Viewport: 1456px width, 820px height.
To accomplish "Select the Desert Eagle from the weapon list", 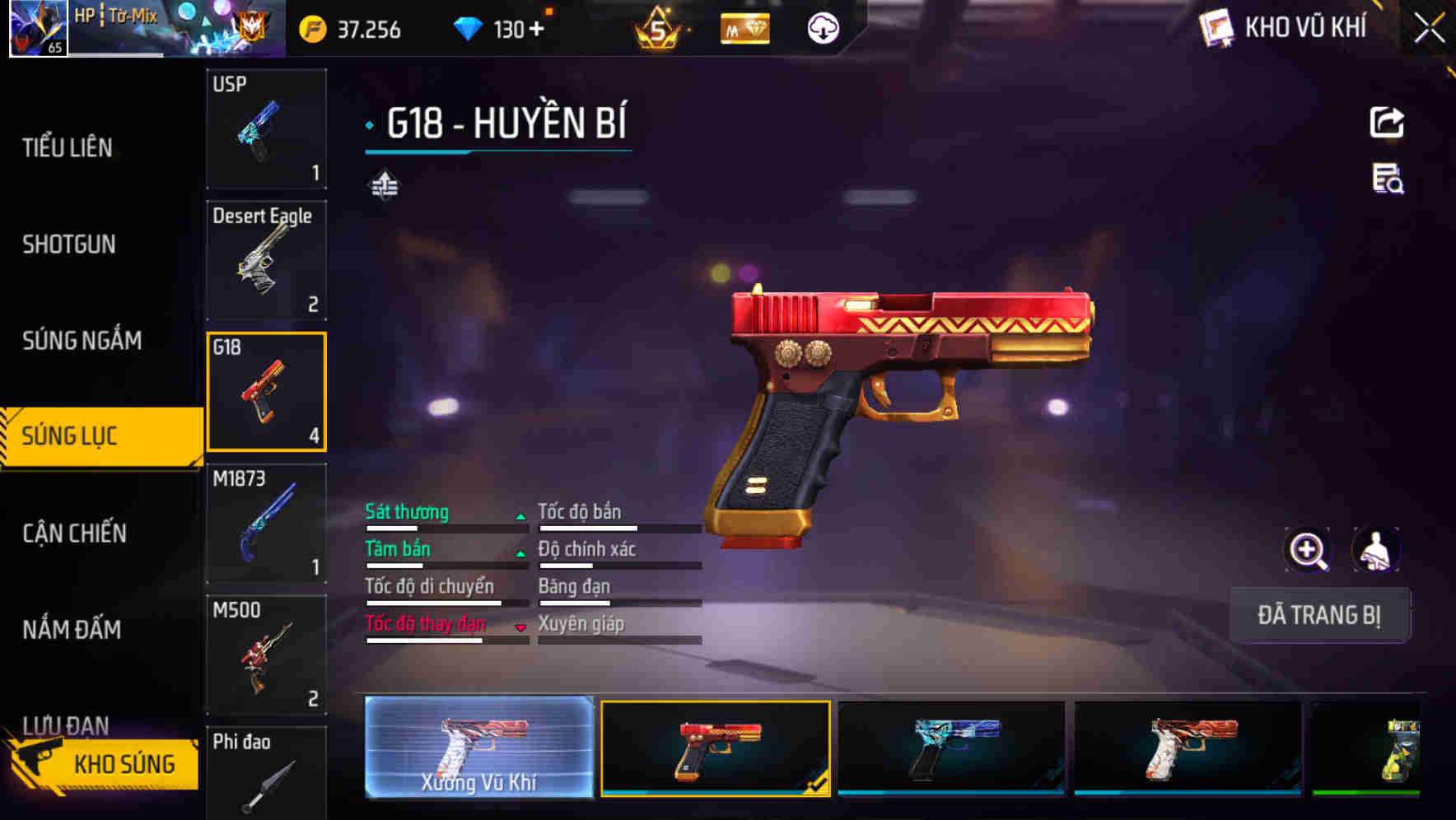I will (265, 259).
